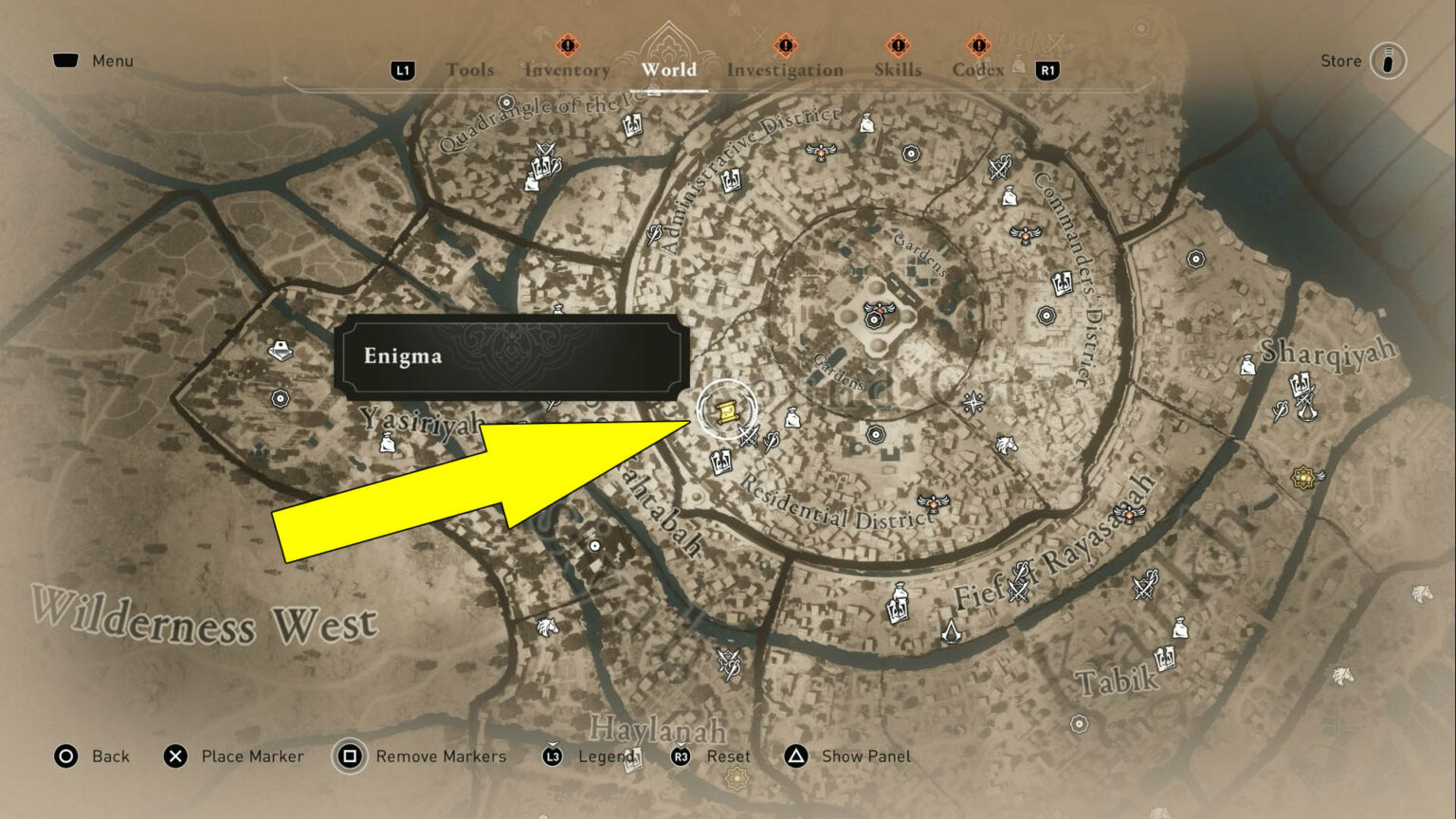Open the Skills tab

(x=897, y=68)
